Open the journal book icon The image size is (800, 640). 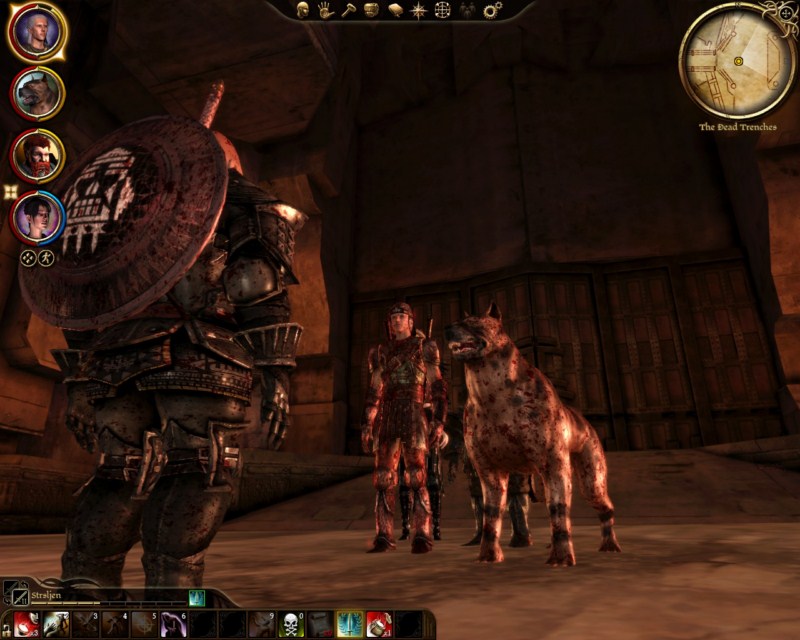394,10
